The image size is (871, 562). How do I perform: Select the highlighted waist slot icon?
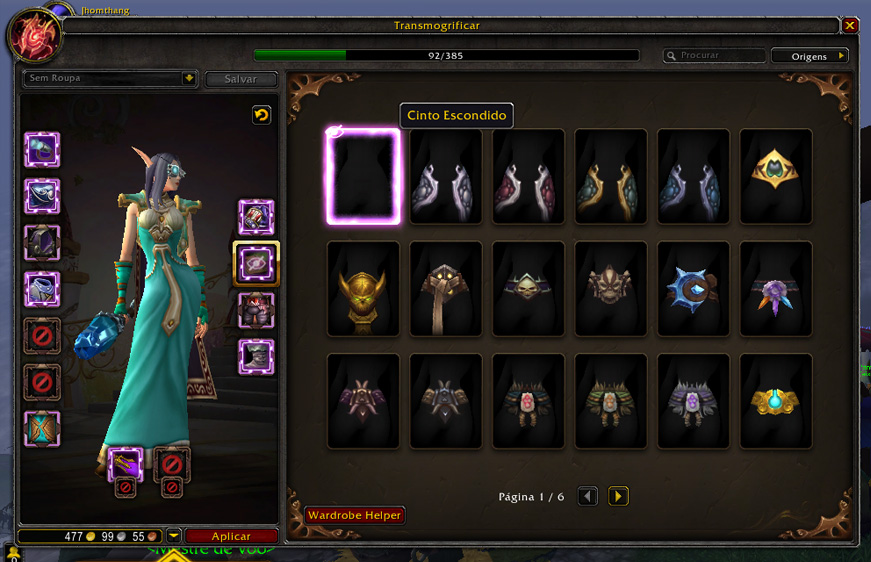click(x=256, y=264)
